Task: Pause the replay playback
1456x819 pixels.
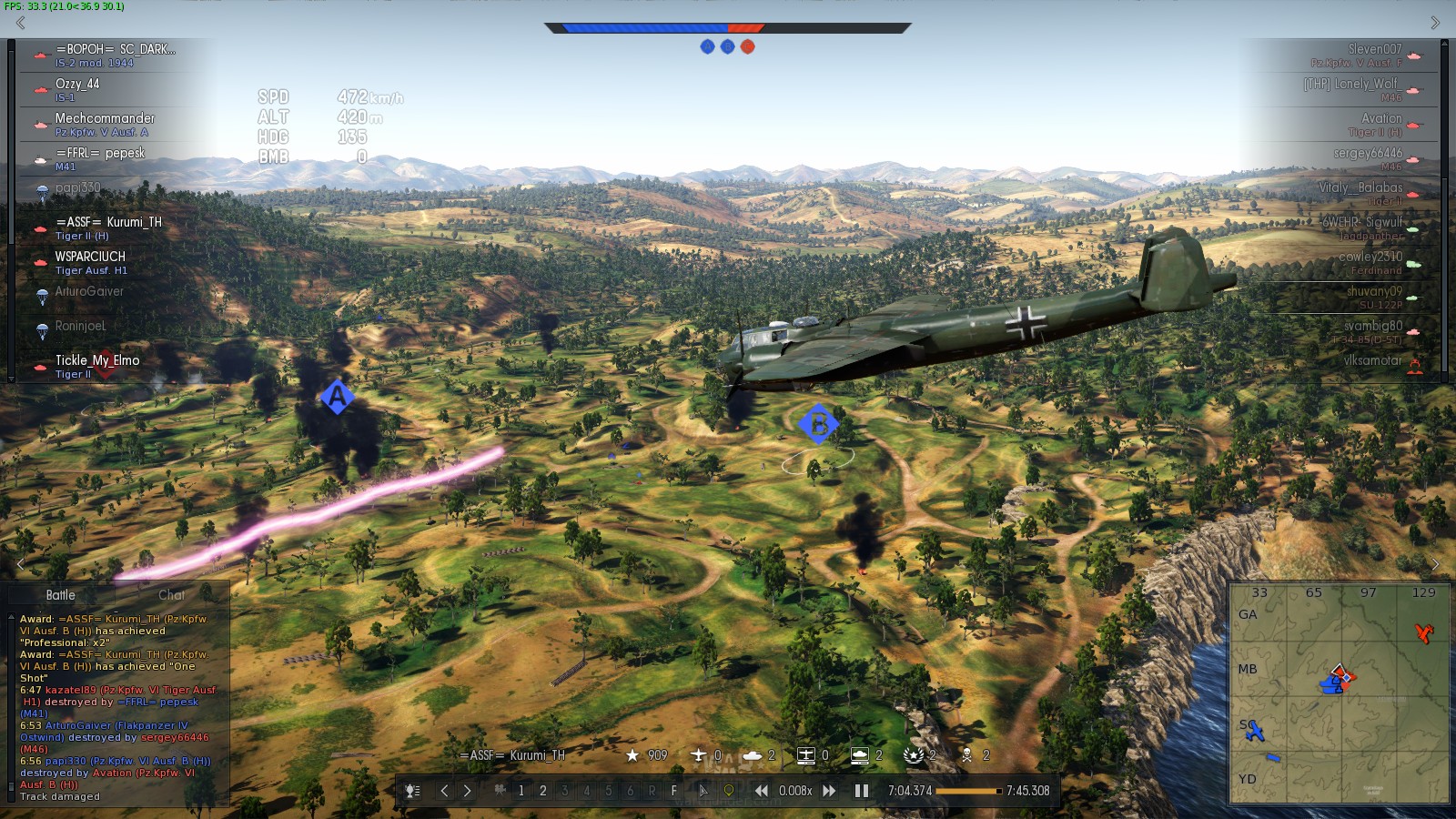Action: point(861,791)
